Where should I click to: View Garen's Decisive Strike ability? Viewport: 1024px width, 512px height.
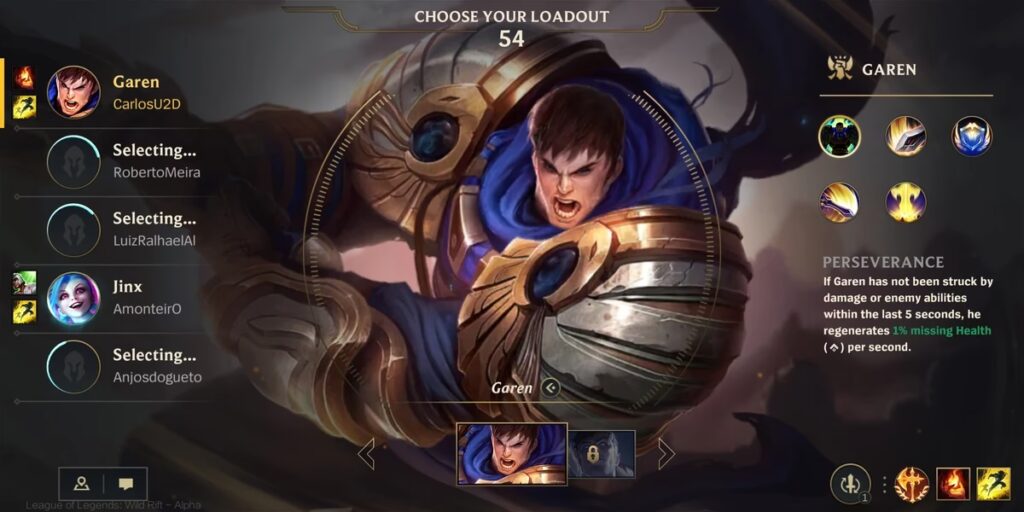pos(906,136)
